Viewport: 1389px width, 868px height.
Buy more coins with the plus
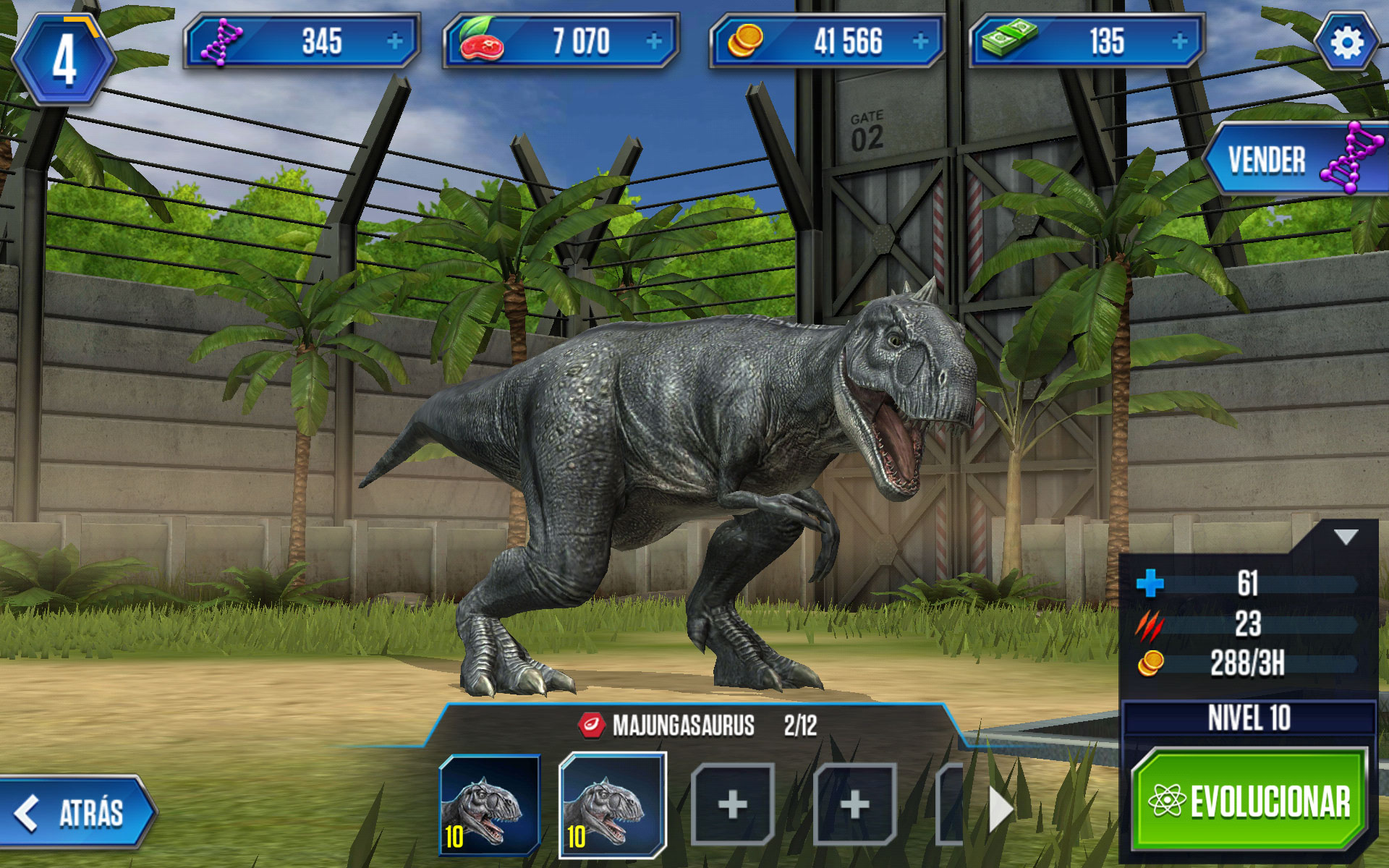pos(920,42)
